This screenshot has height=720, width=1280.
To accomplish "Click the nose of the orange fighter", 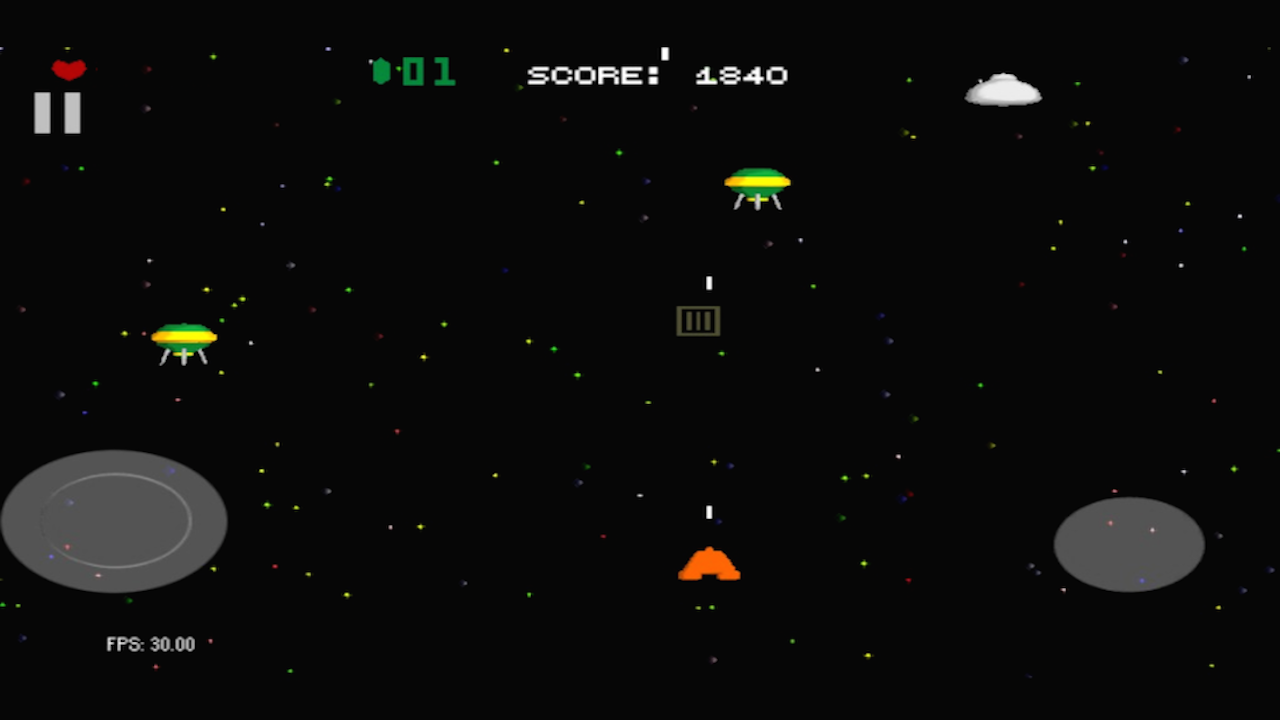I will pos(710,548).
